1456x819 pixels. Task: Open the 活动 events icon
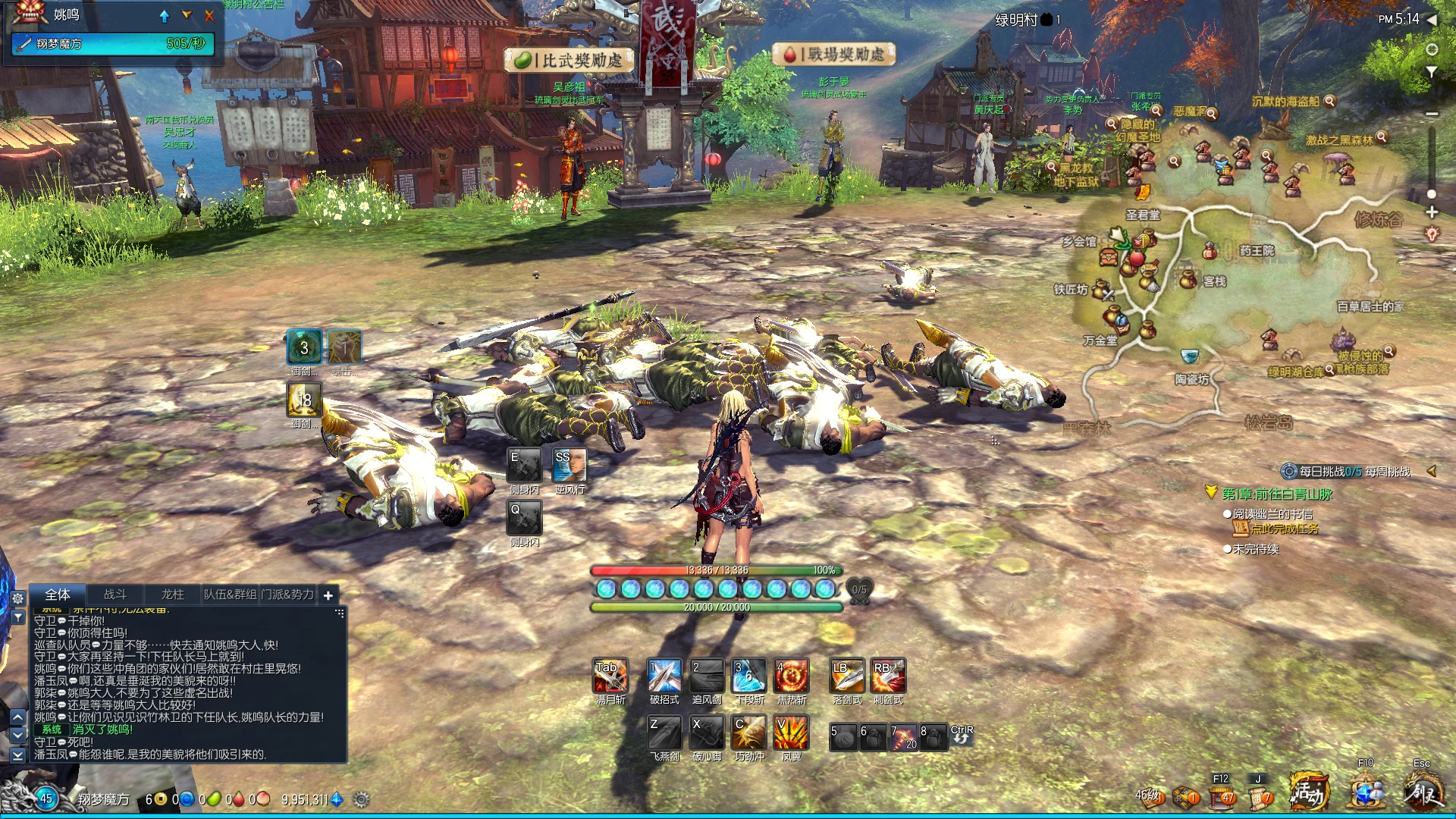tap(1310, 793)
